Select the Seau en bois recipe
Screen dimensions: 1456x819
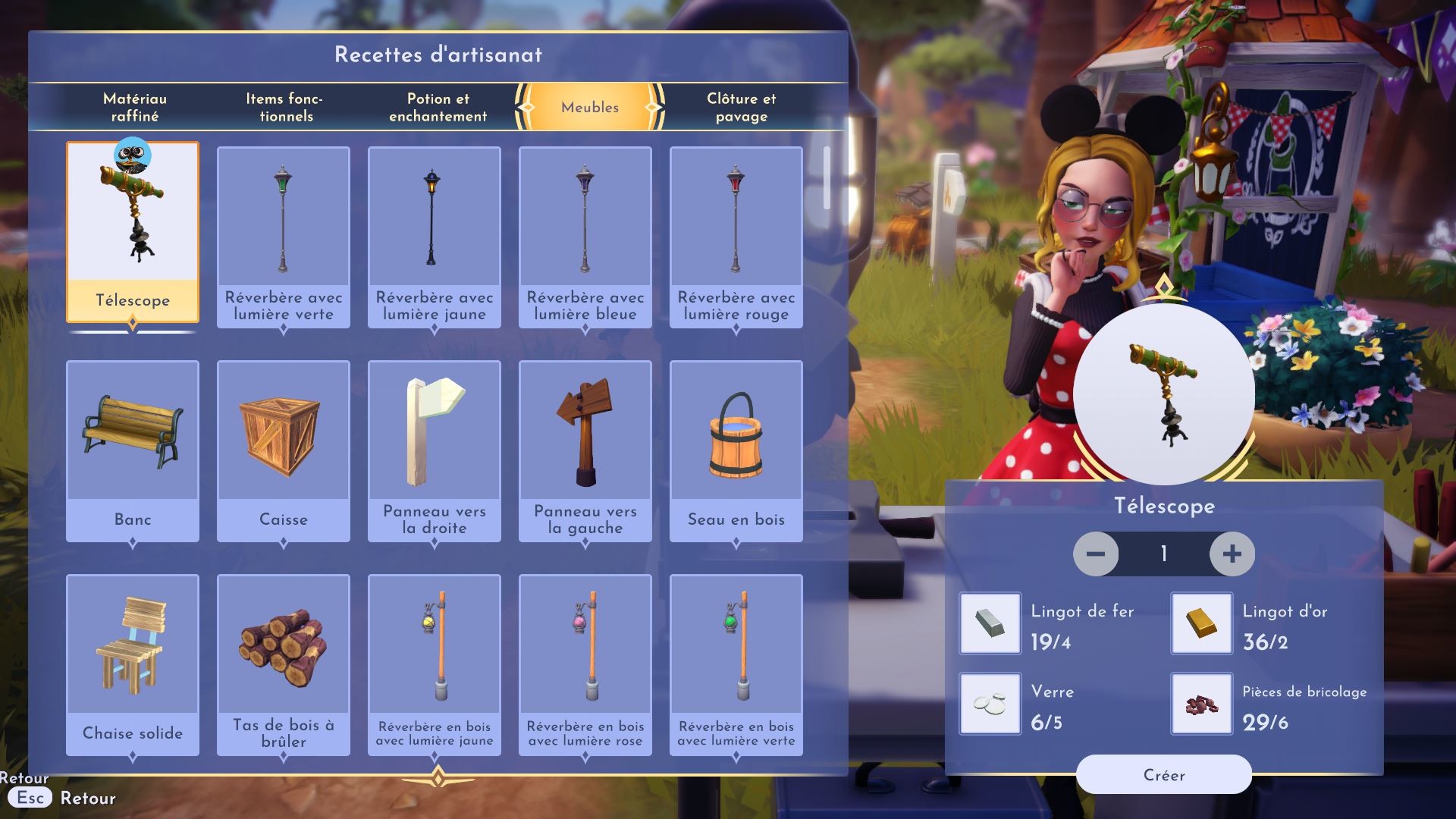[x=736, y=450]
